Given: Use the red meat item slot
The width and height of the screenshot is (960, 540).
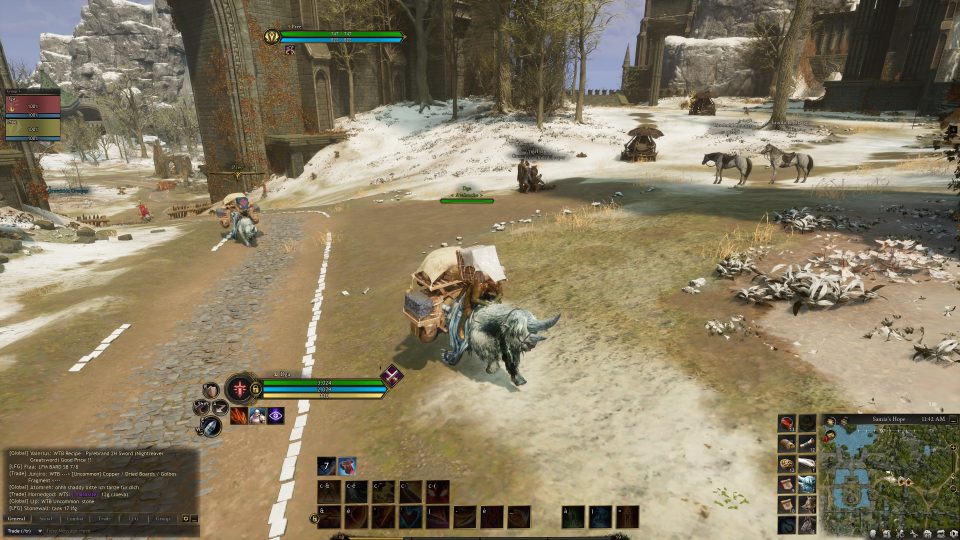Looking at the screenshot, I should click(x=787, y=424).
